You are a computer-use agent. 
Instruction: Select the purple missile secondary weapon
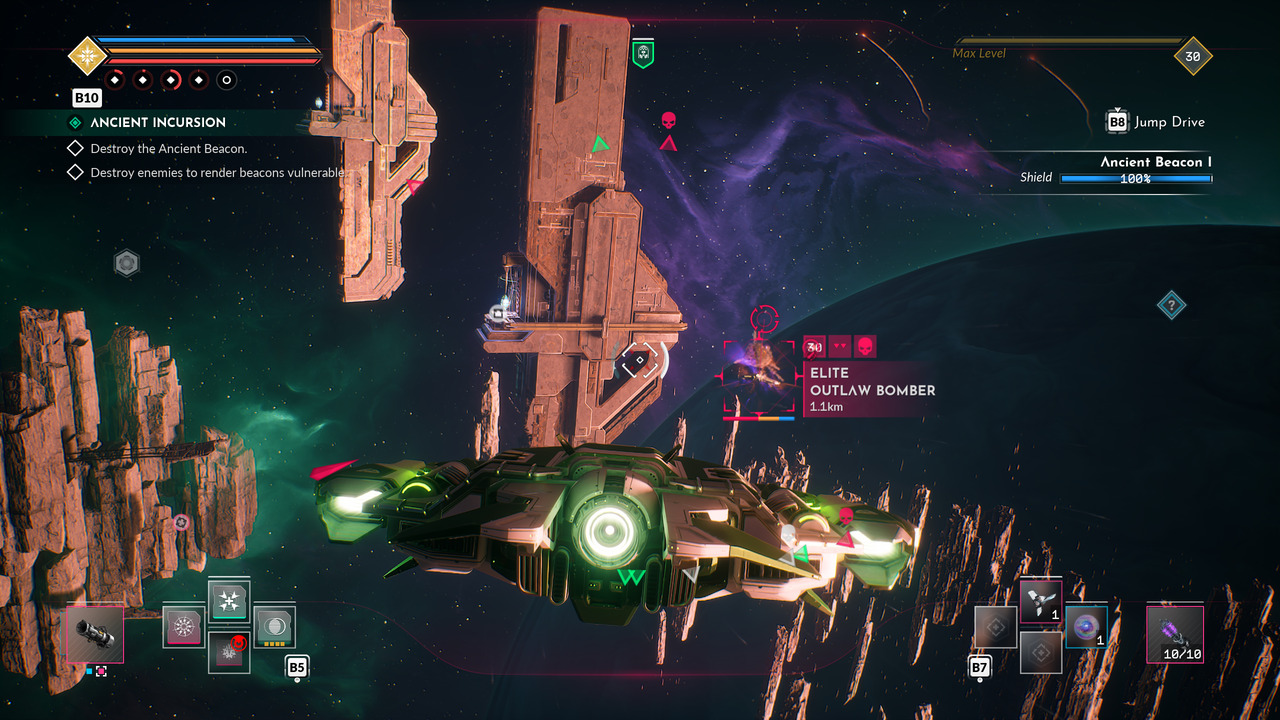(x=1174, y=633)
